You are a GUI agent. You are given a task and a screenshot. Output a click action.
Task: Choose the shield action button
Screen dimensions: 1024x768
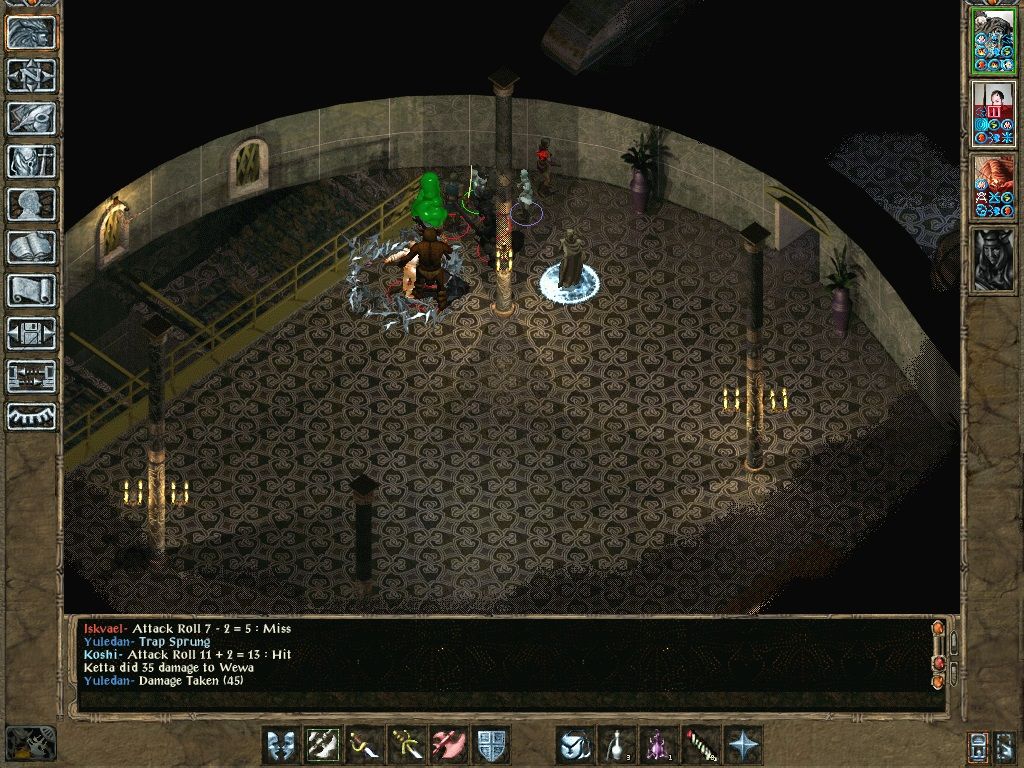491,745
